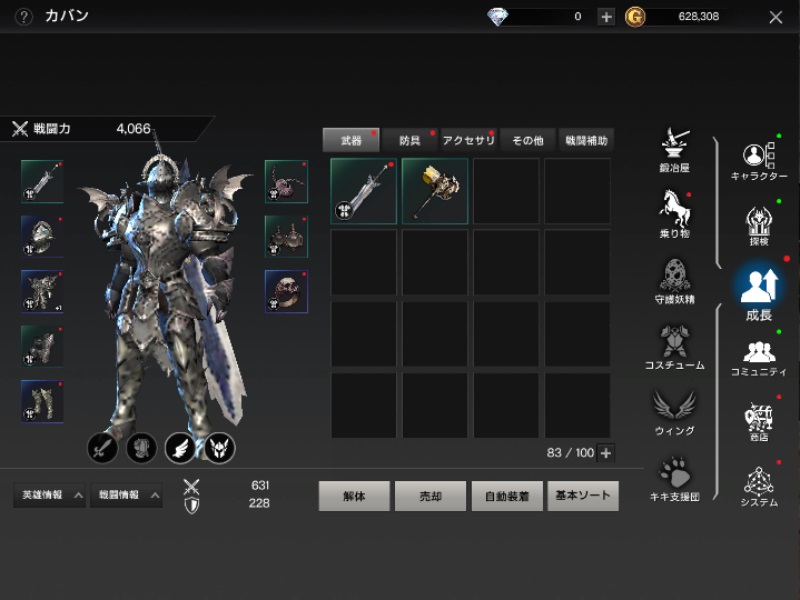Open the アクセサリ accessories tab
Image resolution: width=800 pixels, height=600 pixels.
point(468,141)
